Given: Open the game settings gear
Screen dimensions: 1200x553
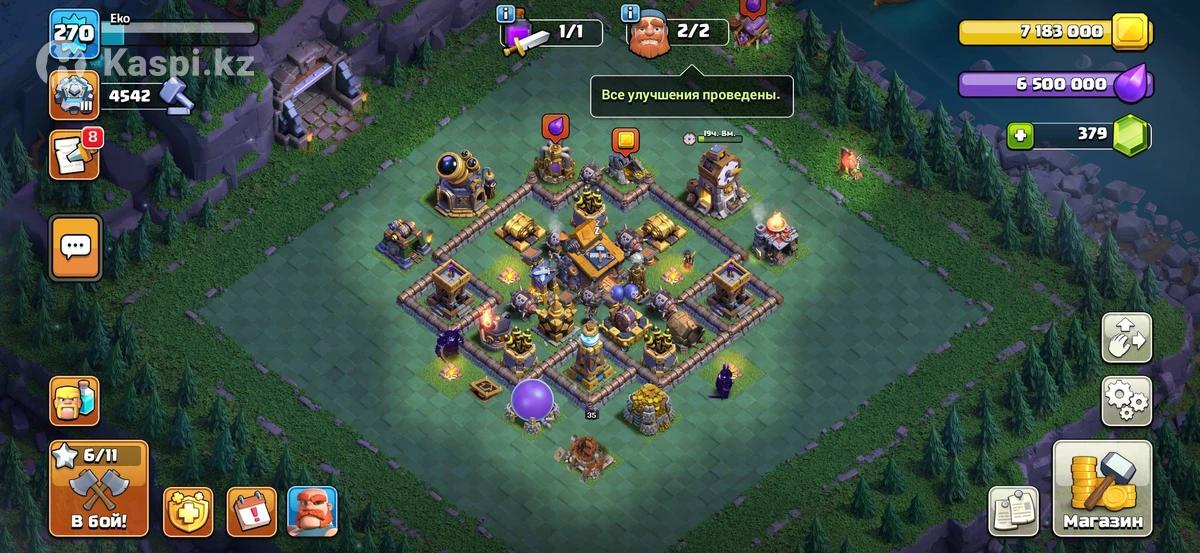Looking at the screenshot, I should (1126, 401).
